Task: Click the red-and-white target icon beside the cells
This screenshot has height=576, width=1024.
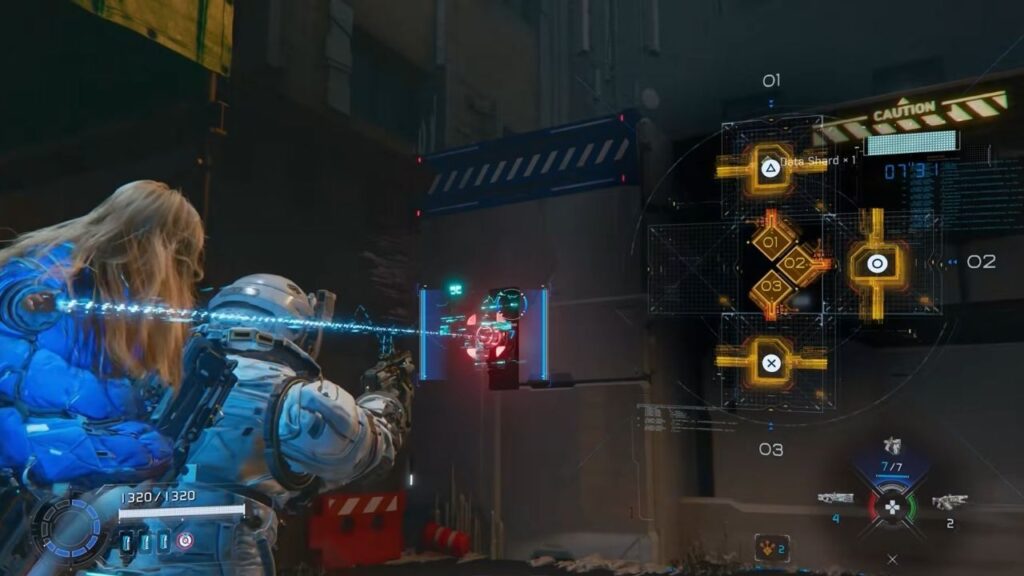Action: pyautogui.click(x=184, y=540)
